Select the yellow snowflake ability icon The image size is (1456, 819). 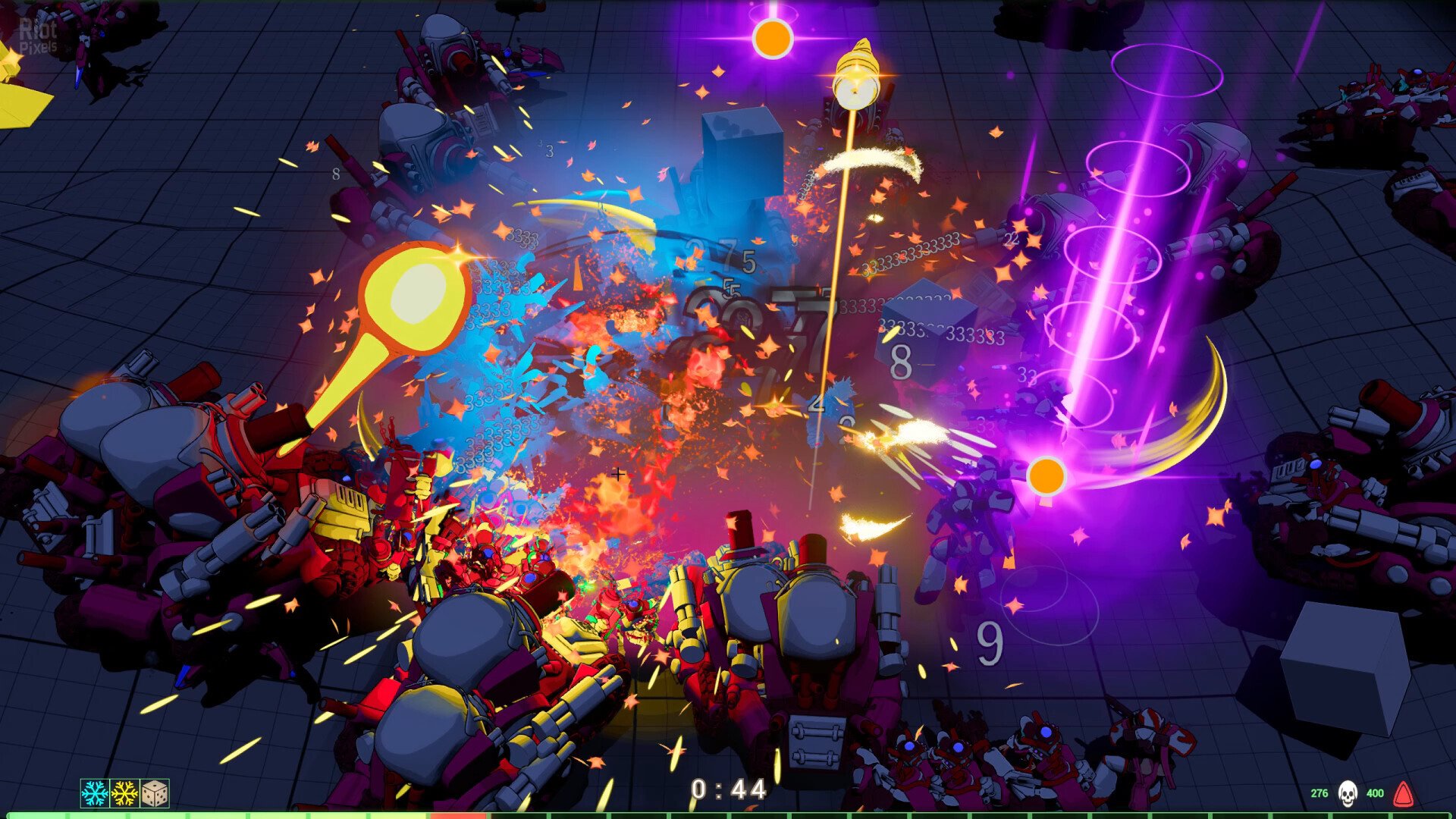click(124, 793)
